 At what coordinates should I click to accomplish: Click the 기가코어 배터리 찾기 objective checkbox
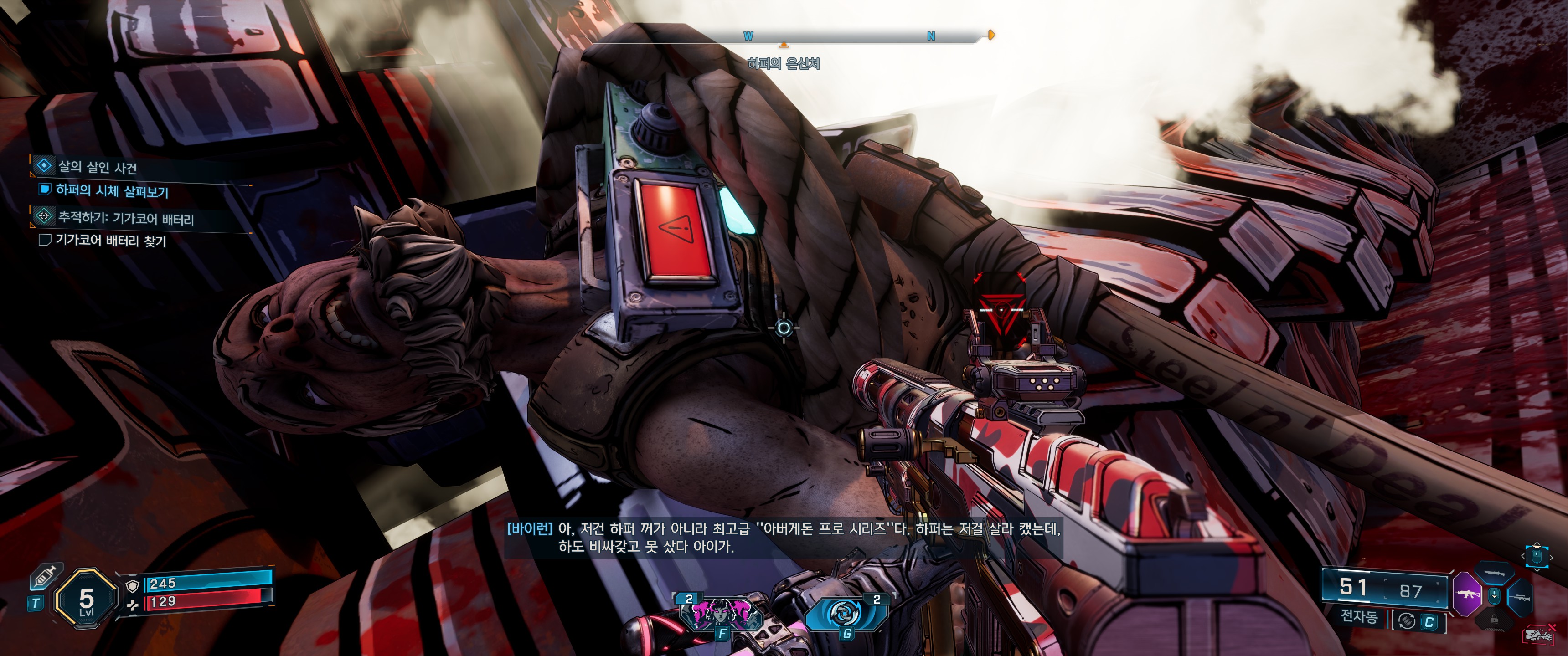[x=44, y=240]
